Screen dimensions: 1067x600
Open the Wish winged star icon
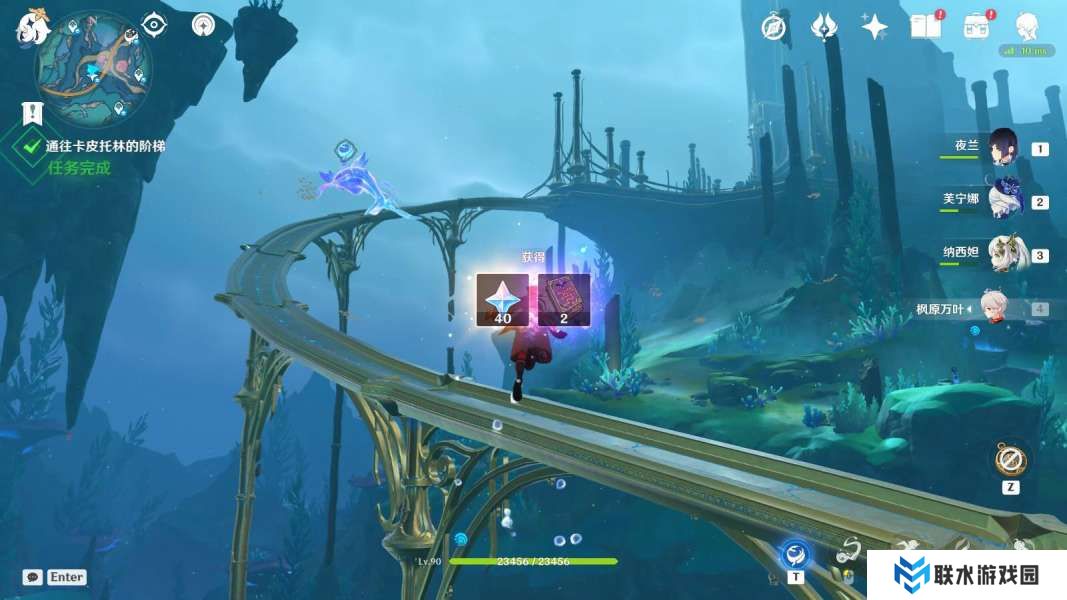[x=824, y=27]
